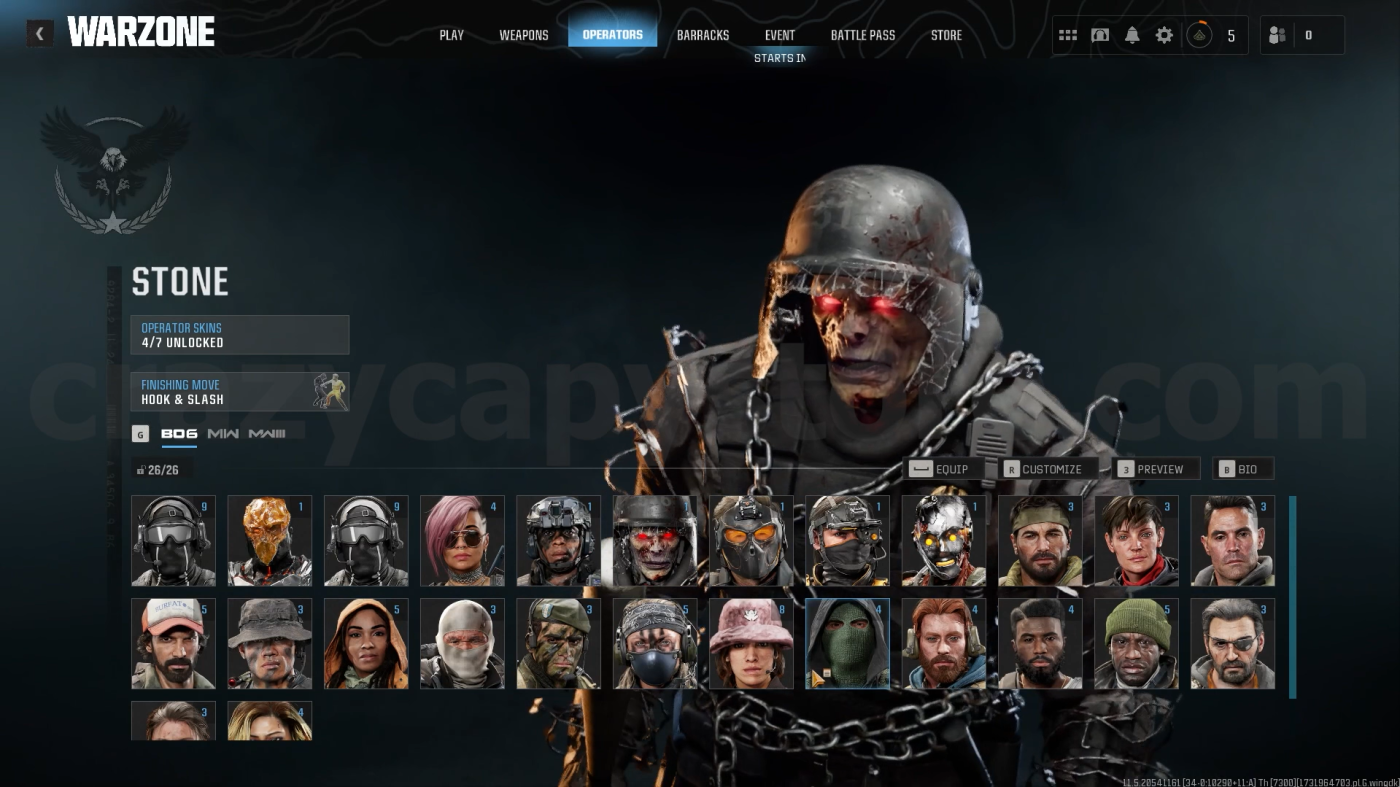Click the back arrow next to WARZONE
Image resolution: width=1400 pixels, height=787 pixels.
coord(39,33)
